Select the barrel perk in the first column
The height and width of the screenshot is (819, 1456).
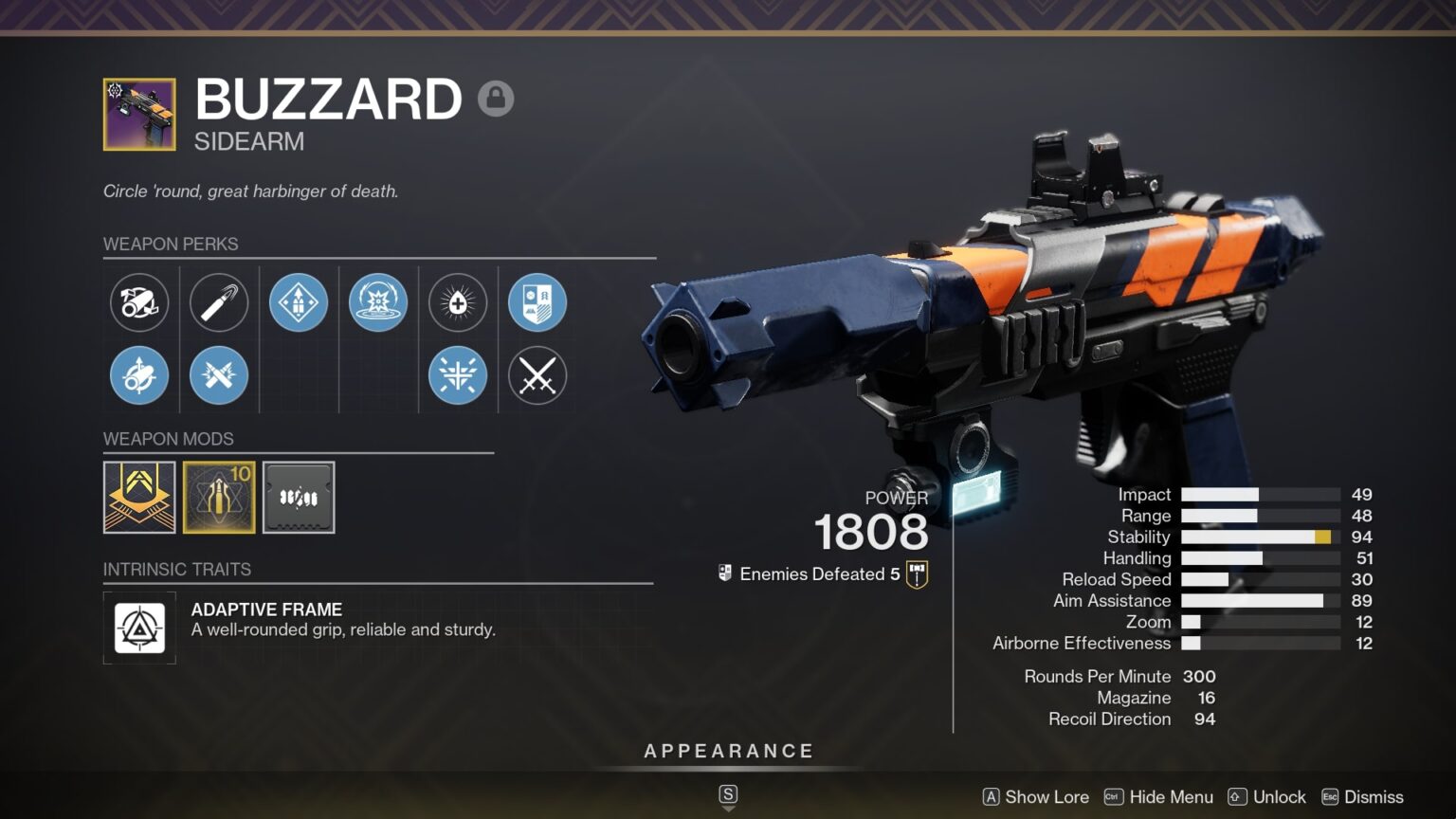point(139,302)
